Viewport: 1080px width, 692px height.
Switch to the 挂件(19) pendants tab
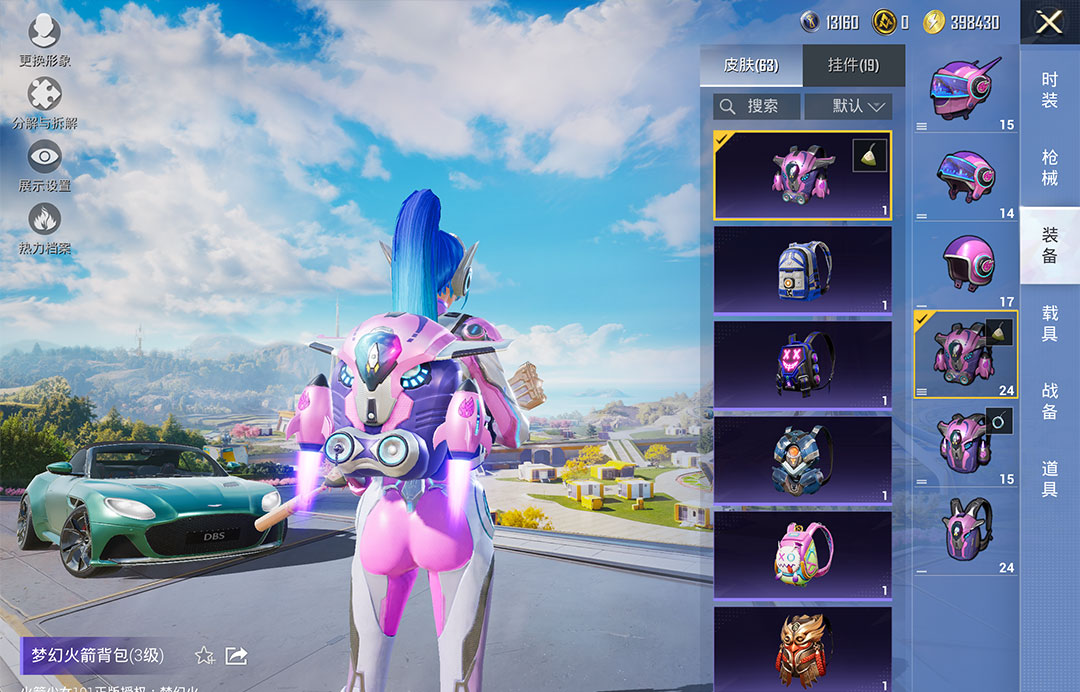(853, 66)
